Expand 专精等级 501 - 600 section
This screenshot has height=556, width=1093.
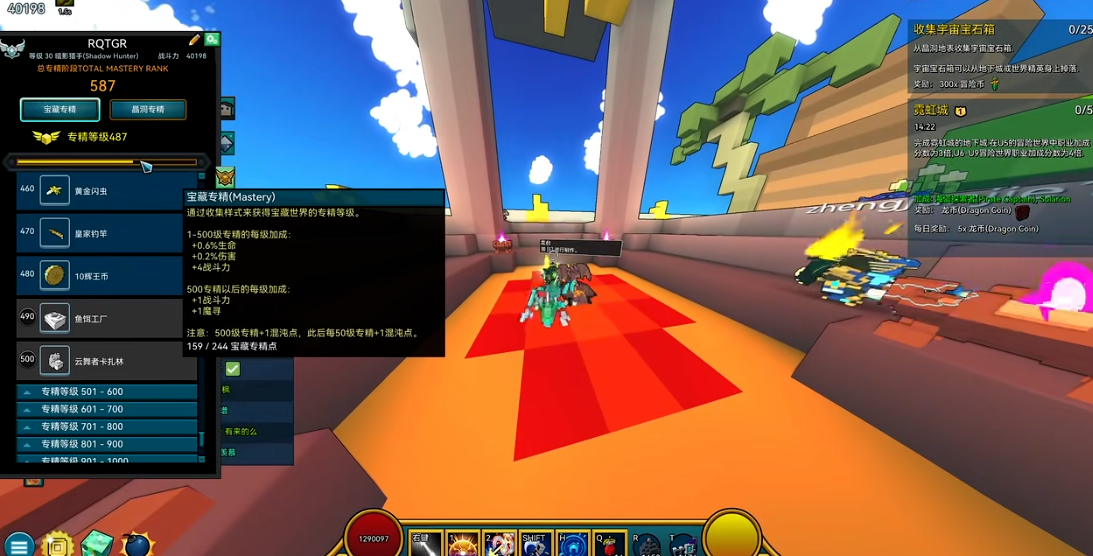click(107, 392)
